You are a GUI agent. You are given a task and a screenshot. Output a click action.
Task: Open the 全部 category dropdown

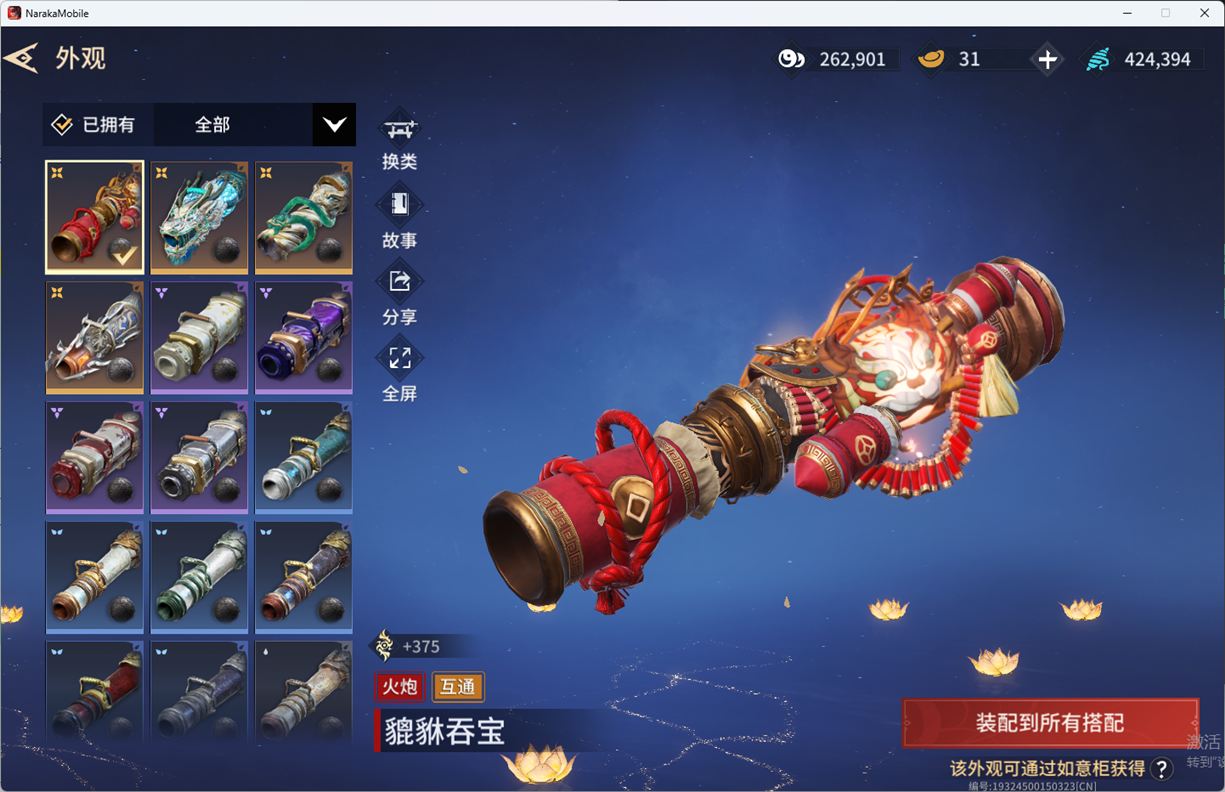click(334, 125)
